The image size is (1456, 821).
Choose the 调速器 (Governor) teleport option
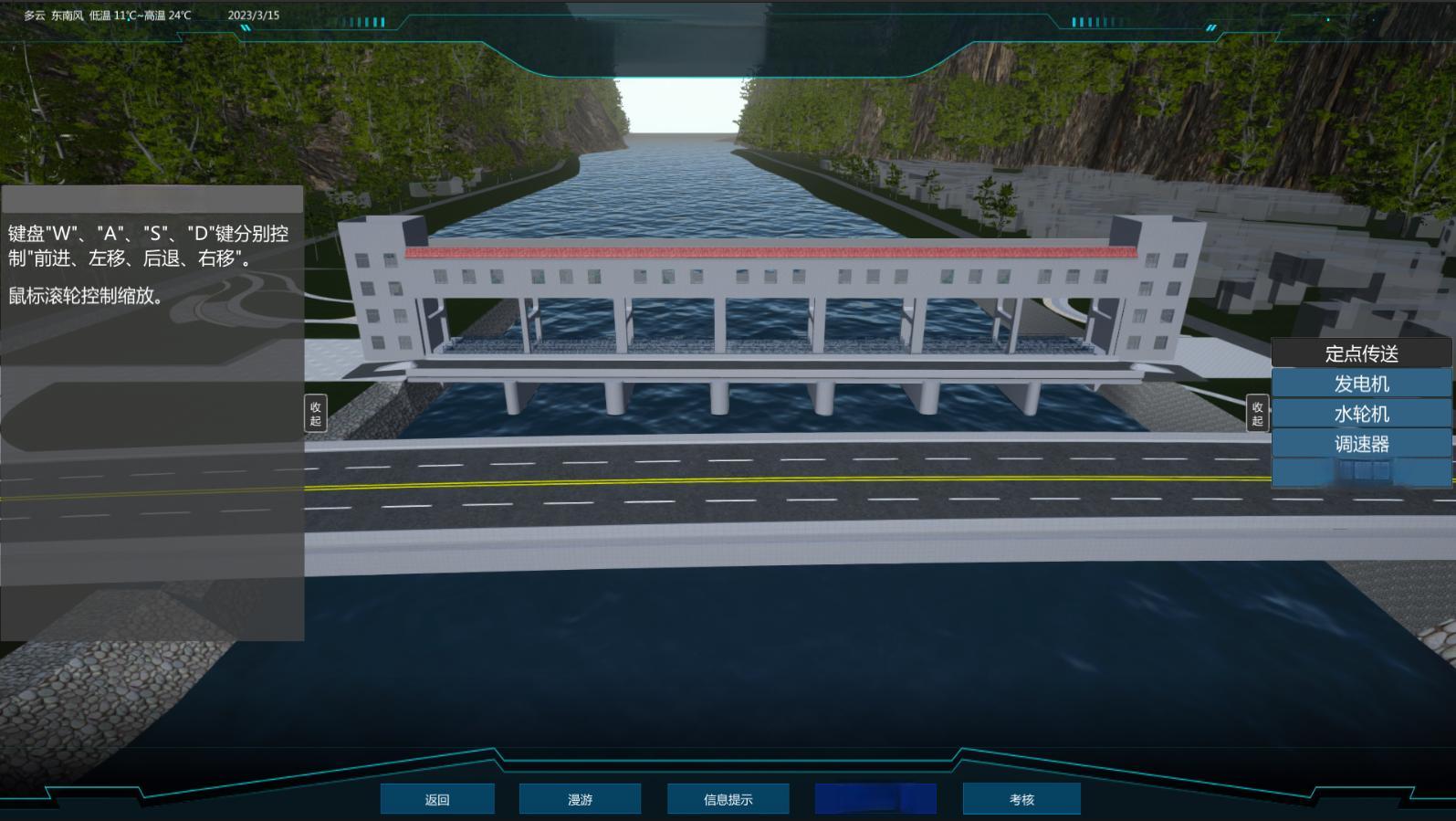(x=1361, y=444)
